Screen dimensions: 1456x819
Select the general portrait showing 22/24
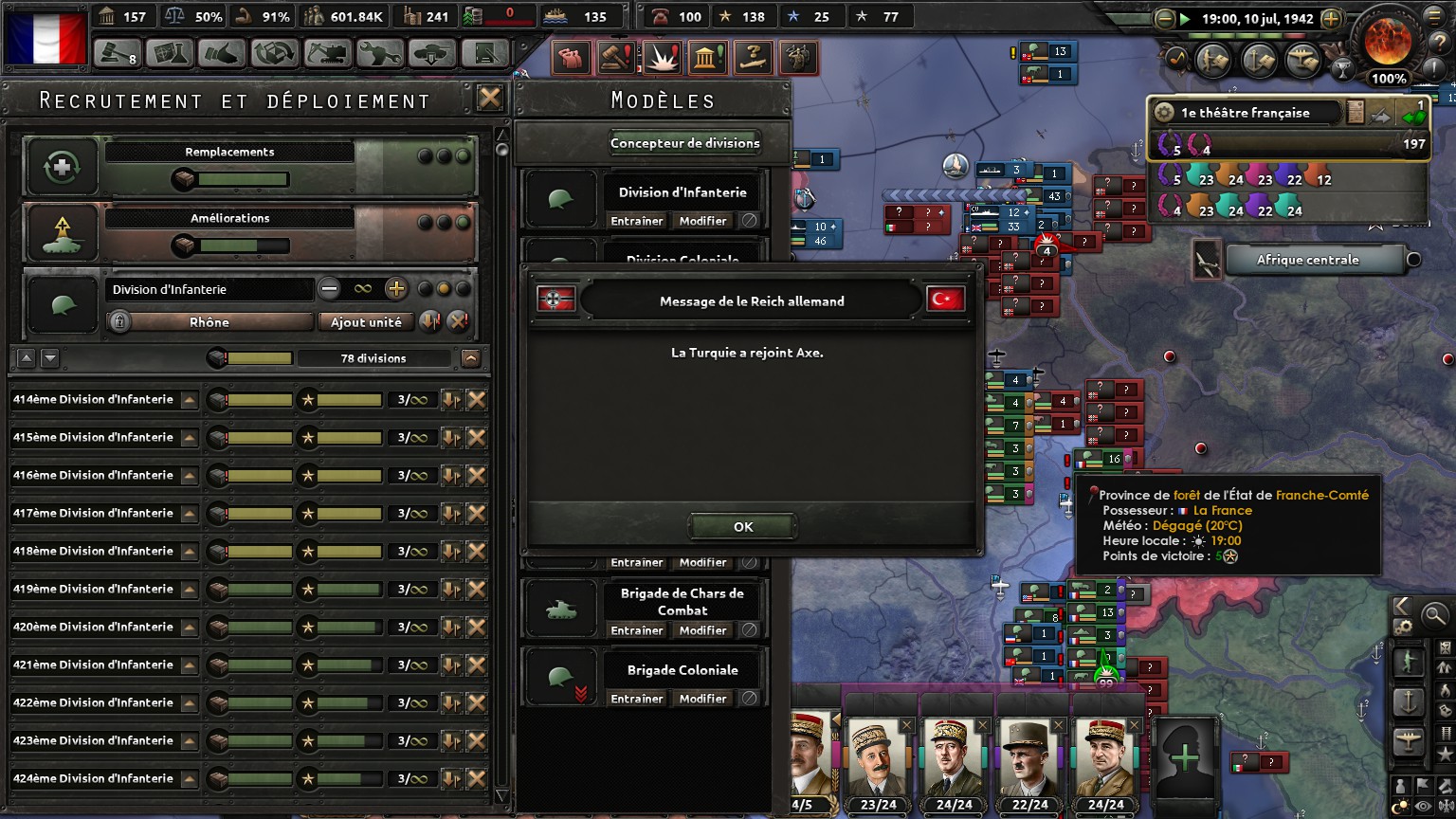(1030, 762)
